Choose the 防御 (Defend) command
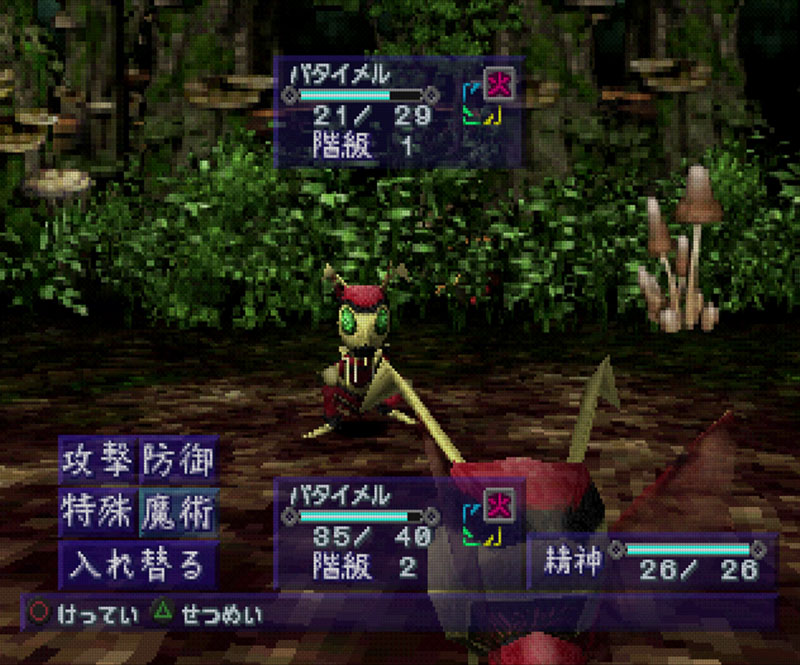 [x=177, y=462]
